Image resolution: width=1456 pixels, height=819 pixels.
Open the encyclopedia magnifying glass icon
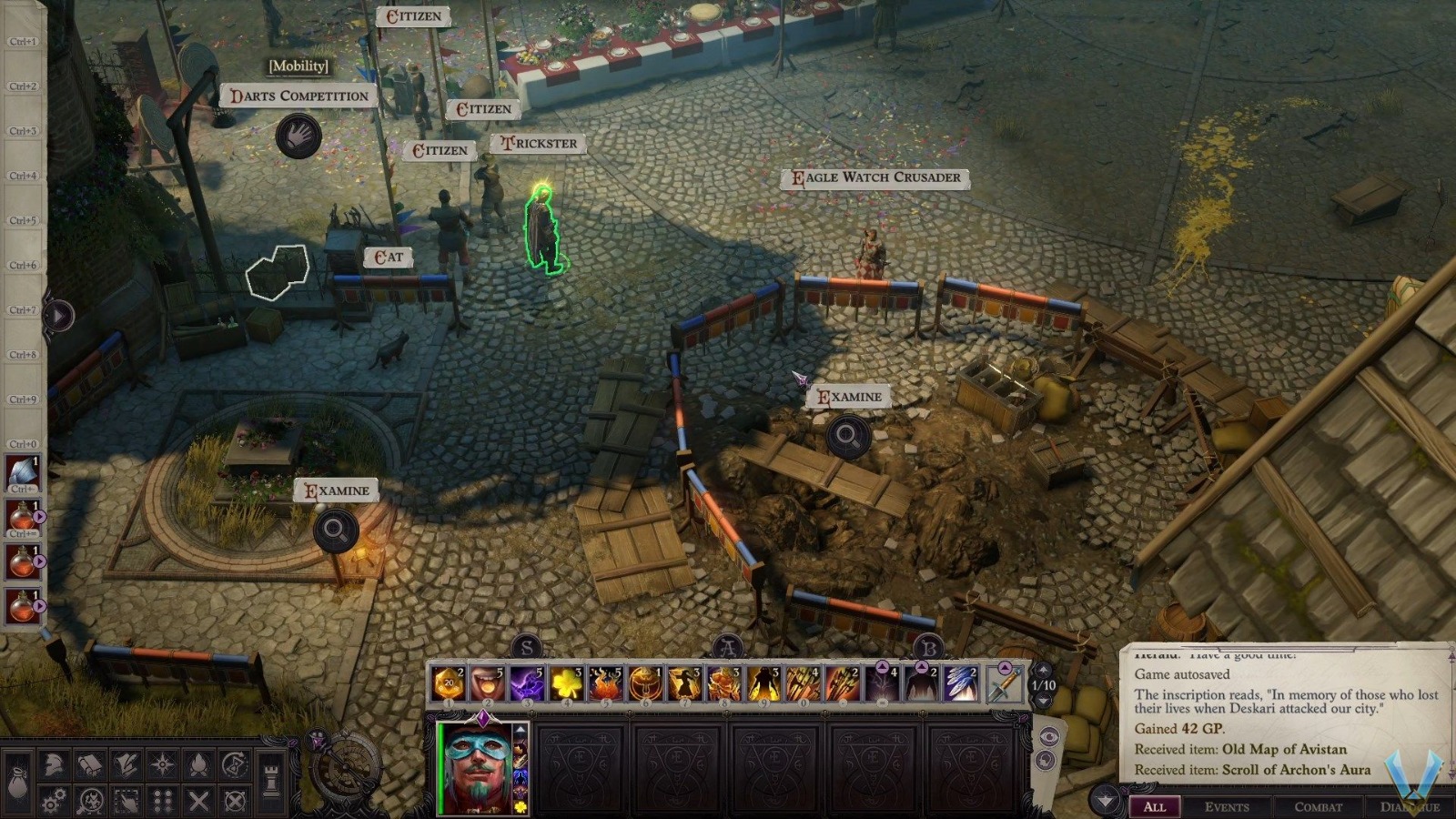click(91, 800)
